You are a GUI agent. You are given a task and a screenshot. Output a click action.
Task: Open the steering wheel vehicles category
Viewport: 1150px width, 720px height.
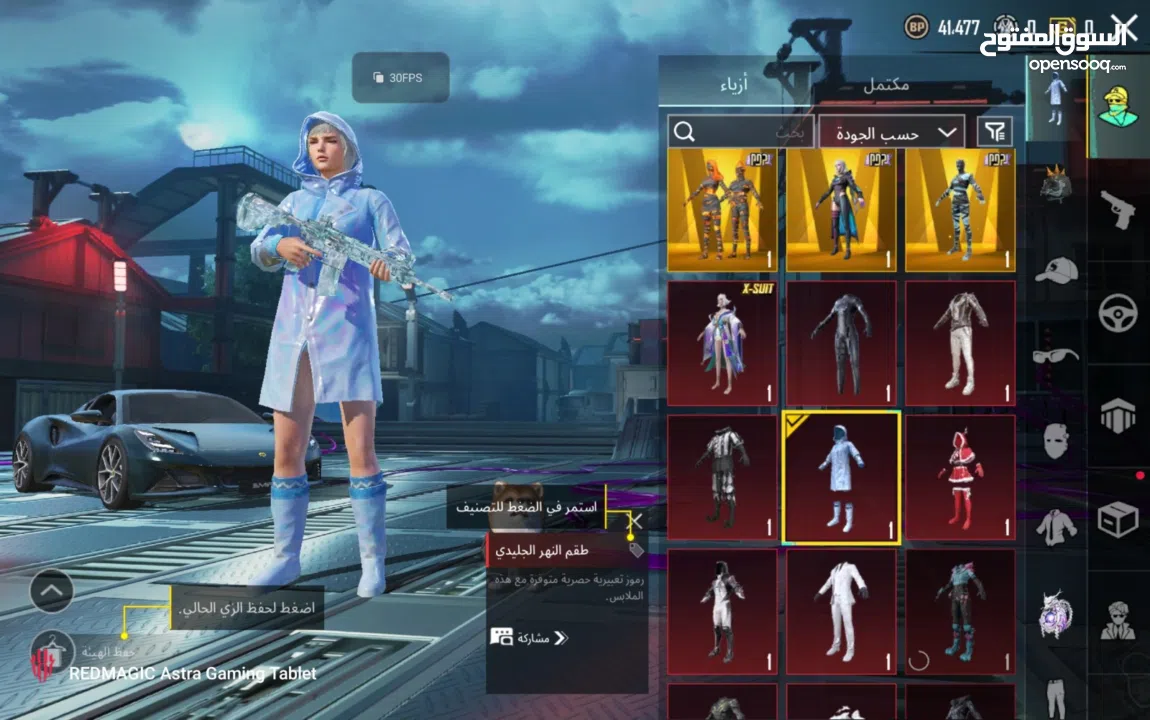tap(1117, 313)
